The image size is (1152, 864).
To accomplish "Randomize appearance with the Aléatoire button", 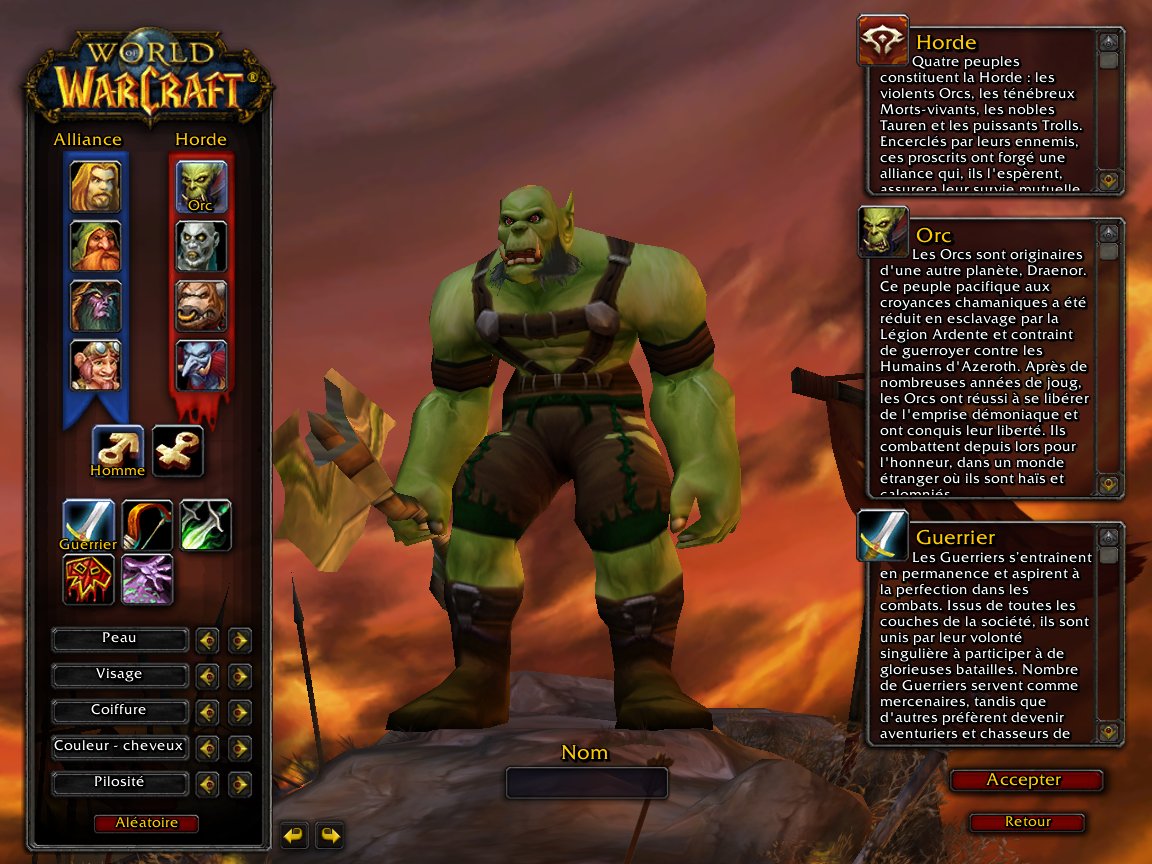I will (x=146, y=823).
